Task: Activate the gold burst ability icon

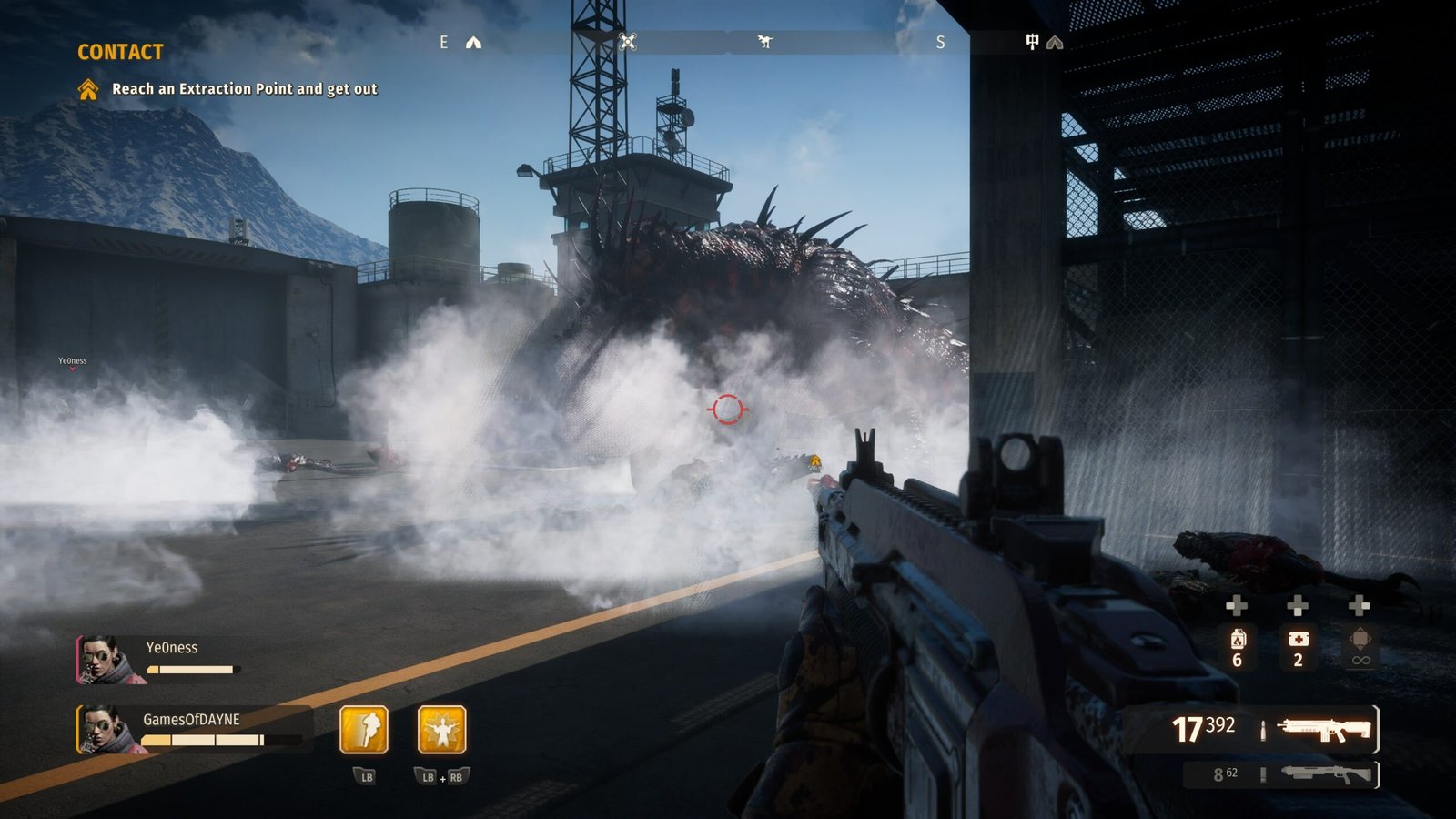Action: 442,730
